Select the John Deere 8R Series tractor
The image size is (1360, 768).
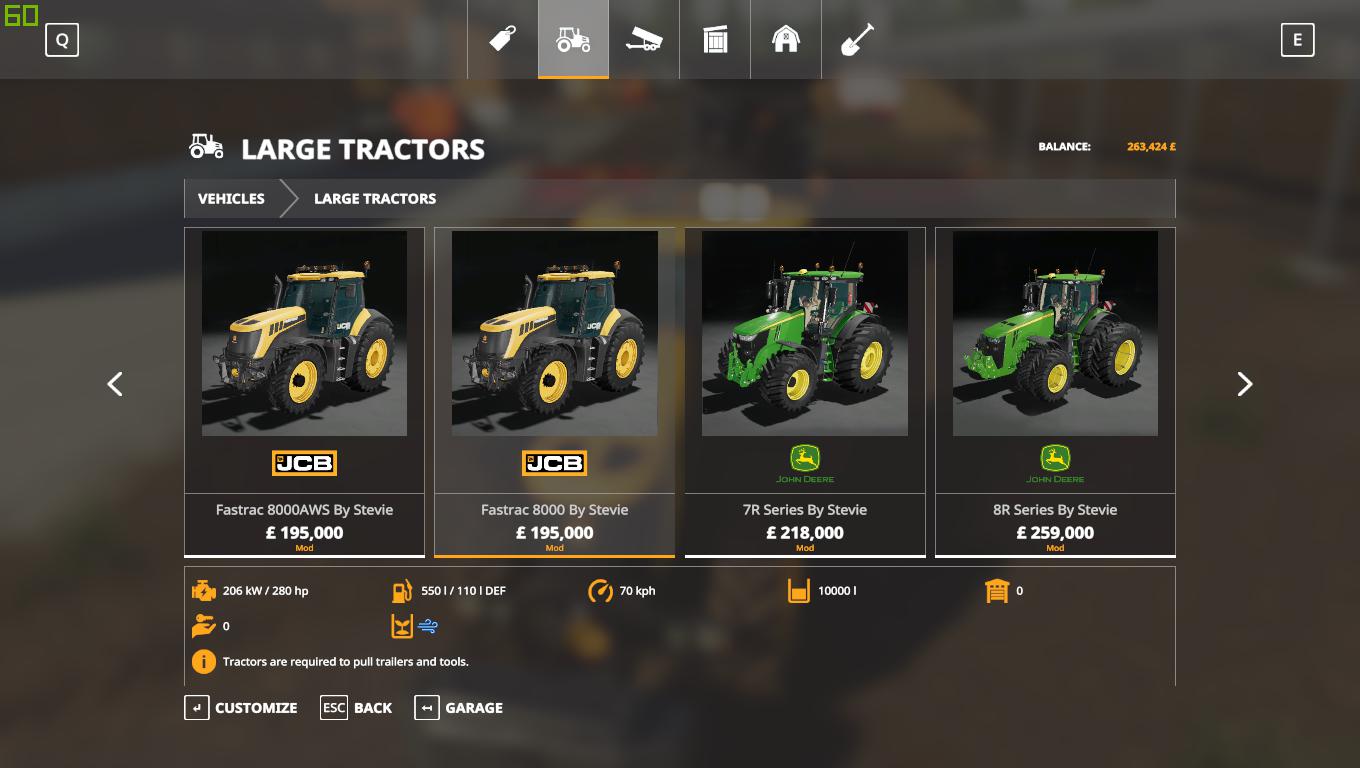1054,391
